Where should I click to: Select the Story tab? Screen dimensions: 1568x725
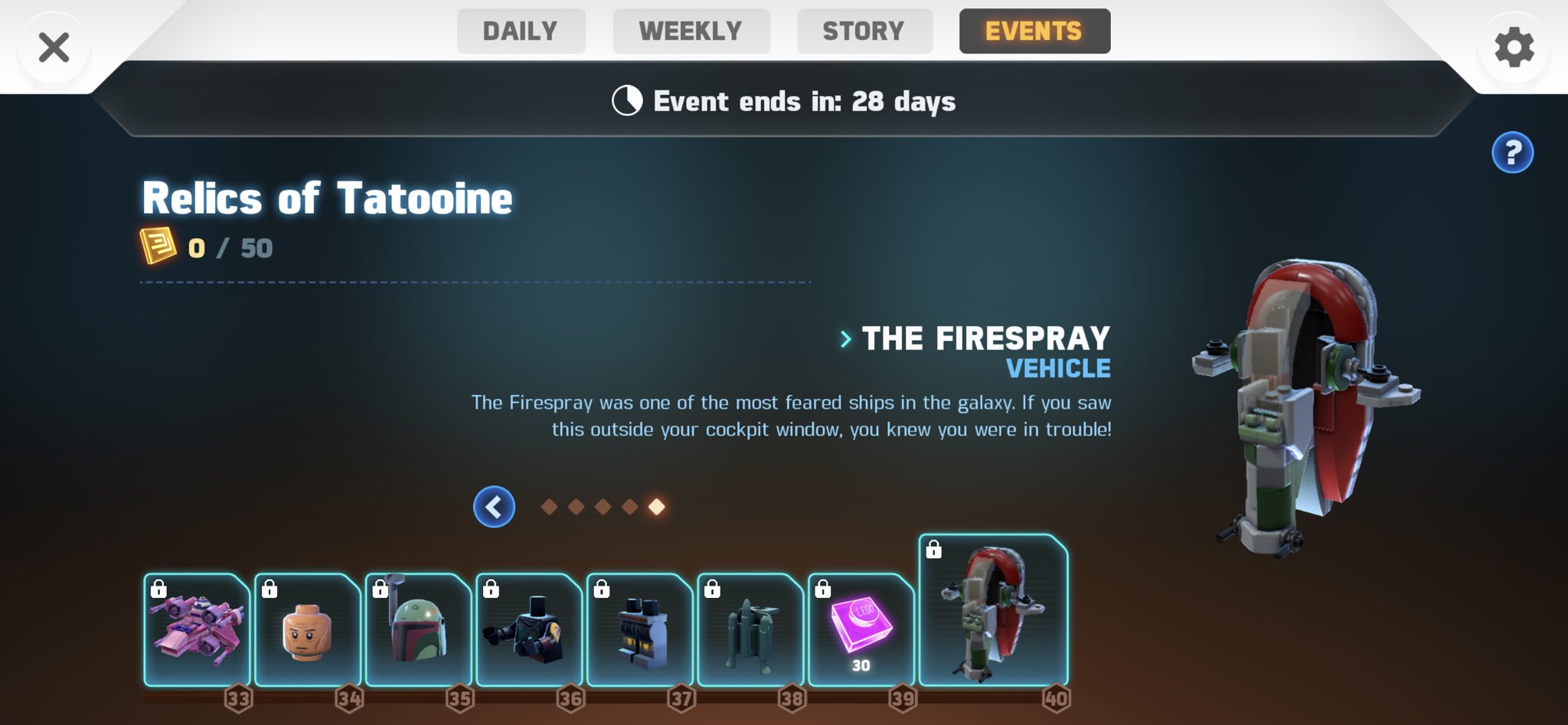[x=864, y=31]
